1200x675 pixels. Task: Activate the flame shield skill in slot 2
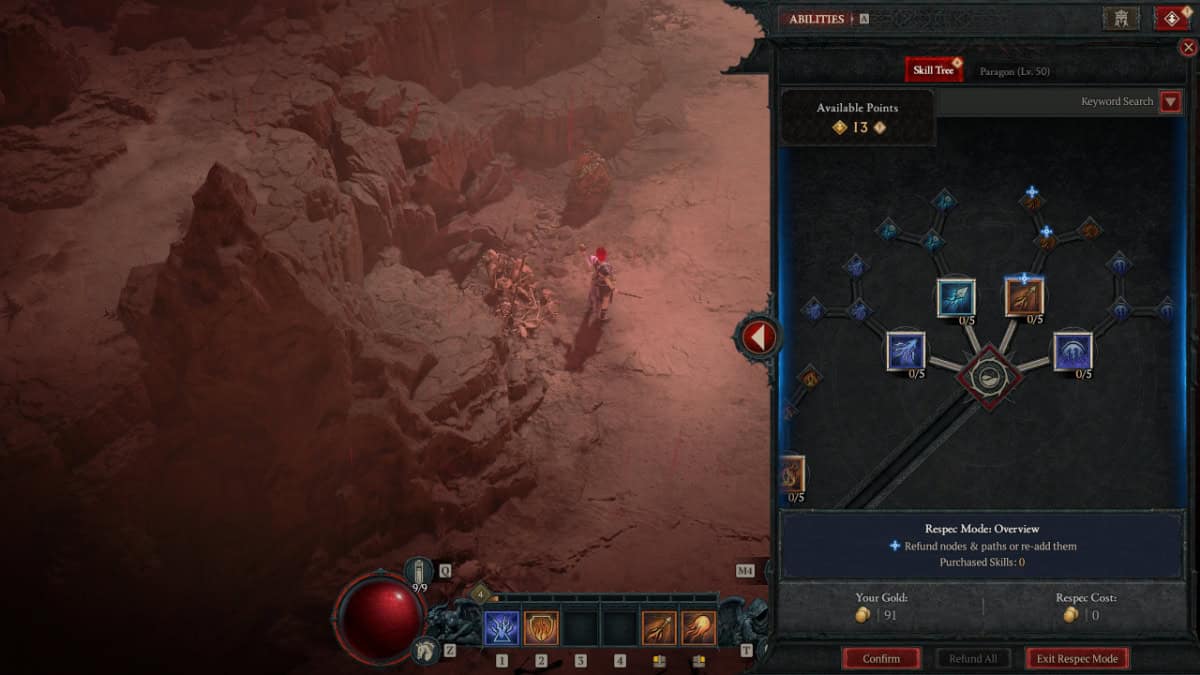541,628
